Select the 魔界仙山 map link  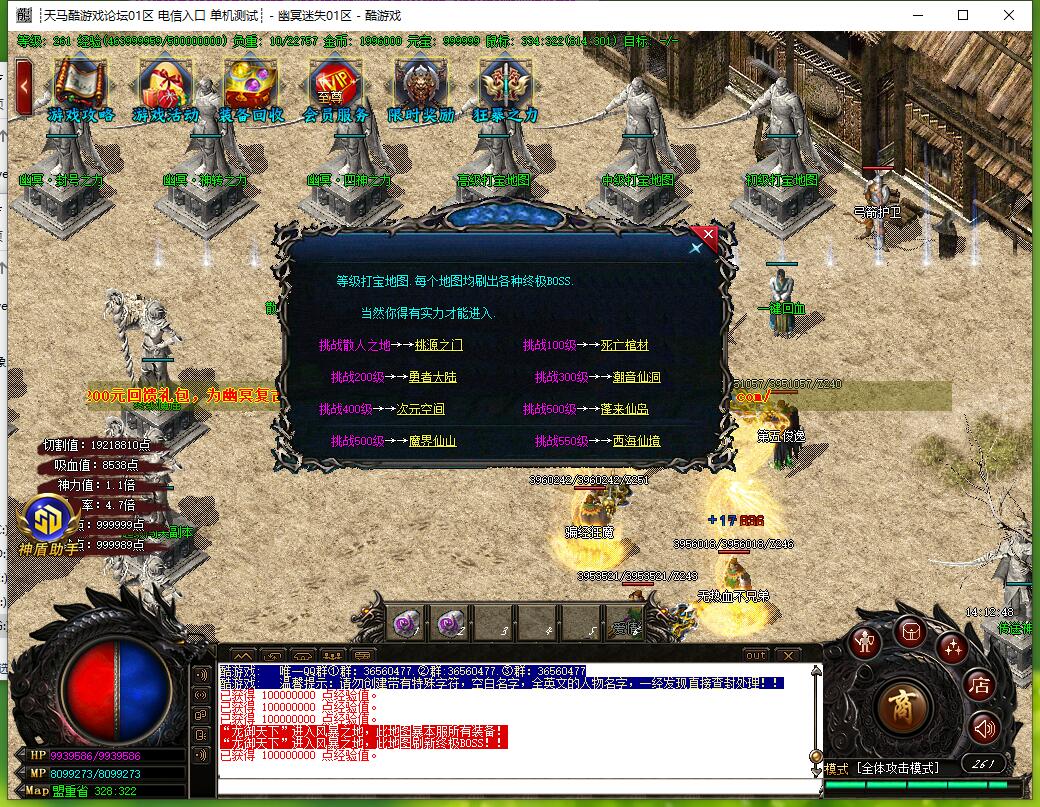432,441
